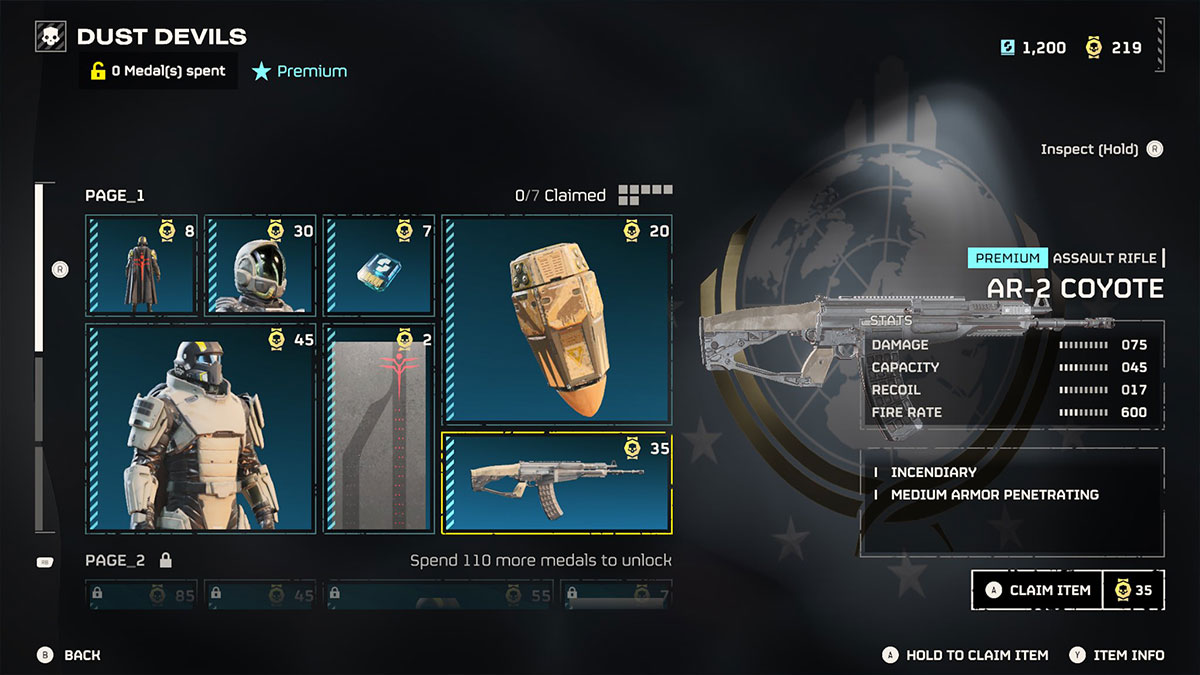1200x675 pixels.
Task: Choose the 45-medal armor set tile
Action: point(201,428)
